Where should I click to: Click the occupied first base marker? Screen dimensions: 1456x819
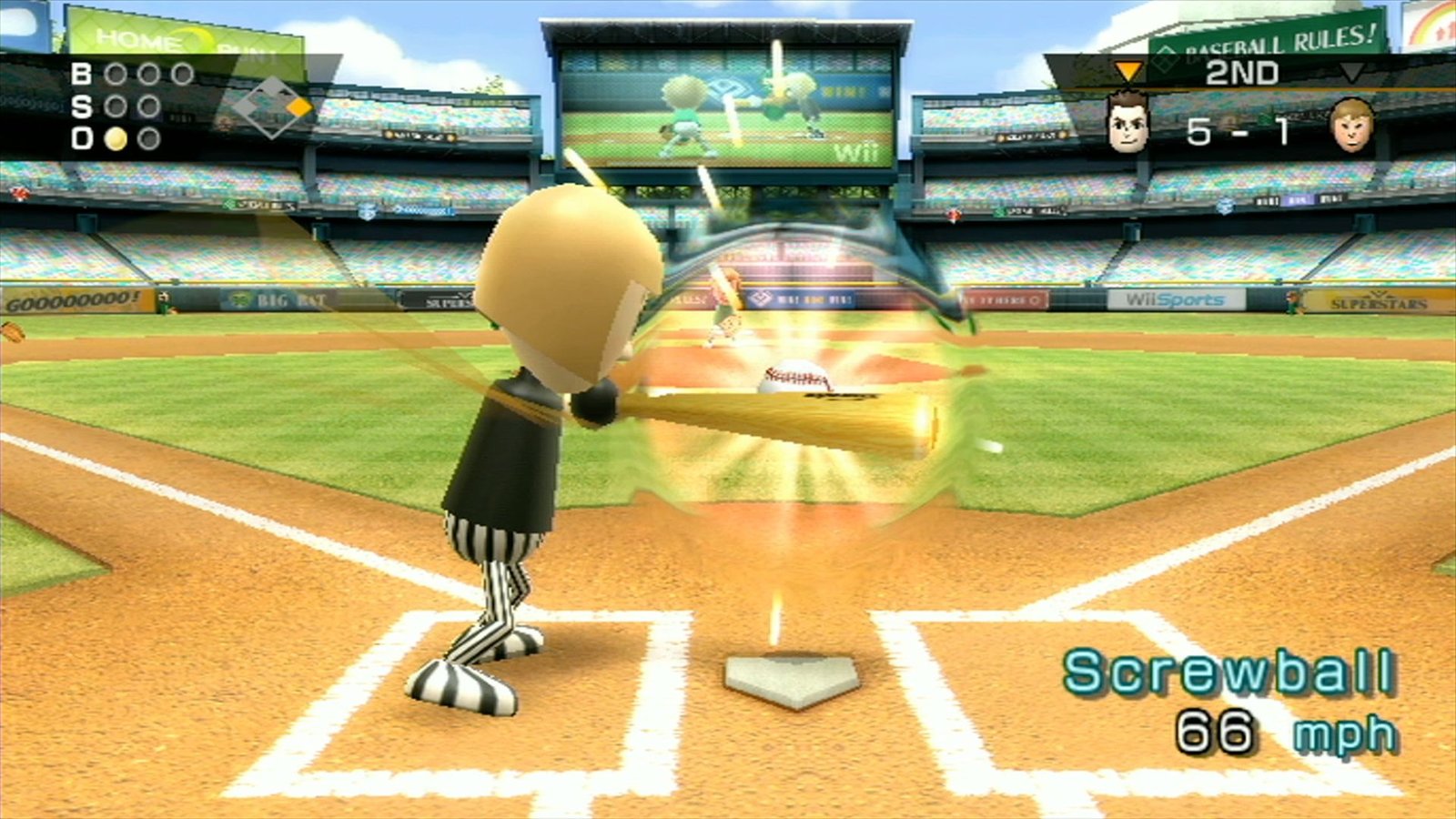[x=298, y=107]
